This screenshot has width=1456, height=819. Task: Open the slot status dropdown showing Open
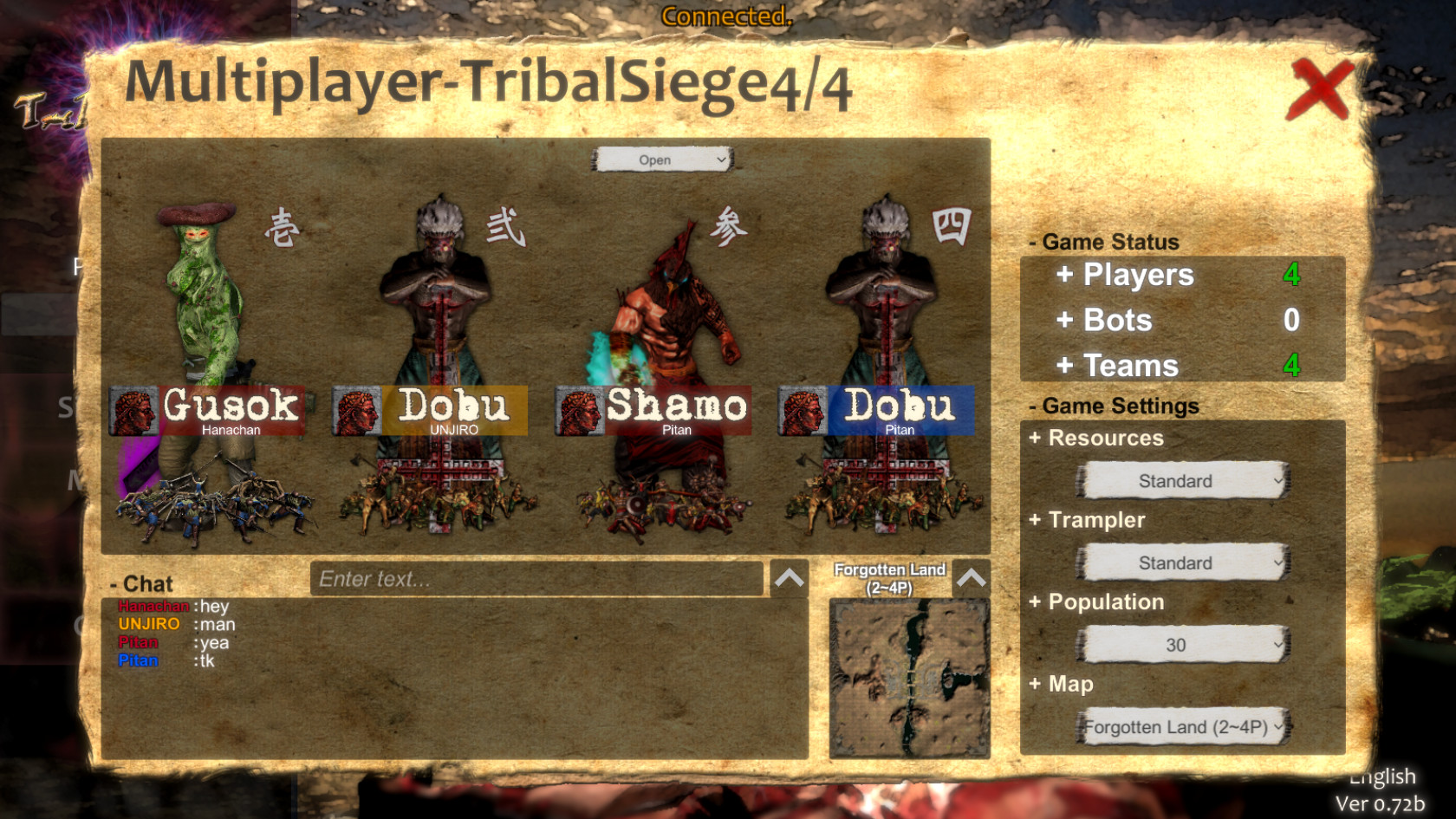pyautogui.click(x=661, y=159)
